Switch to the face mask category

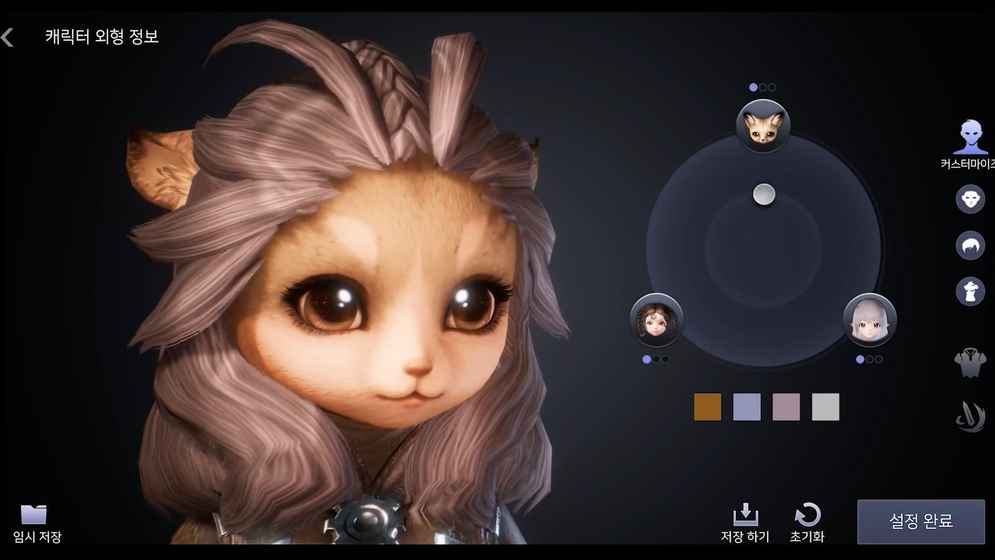pos(970,198)
